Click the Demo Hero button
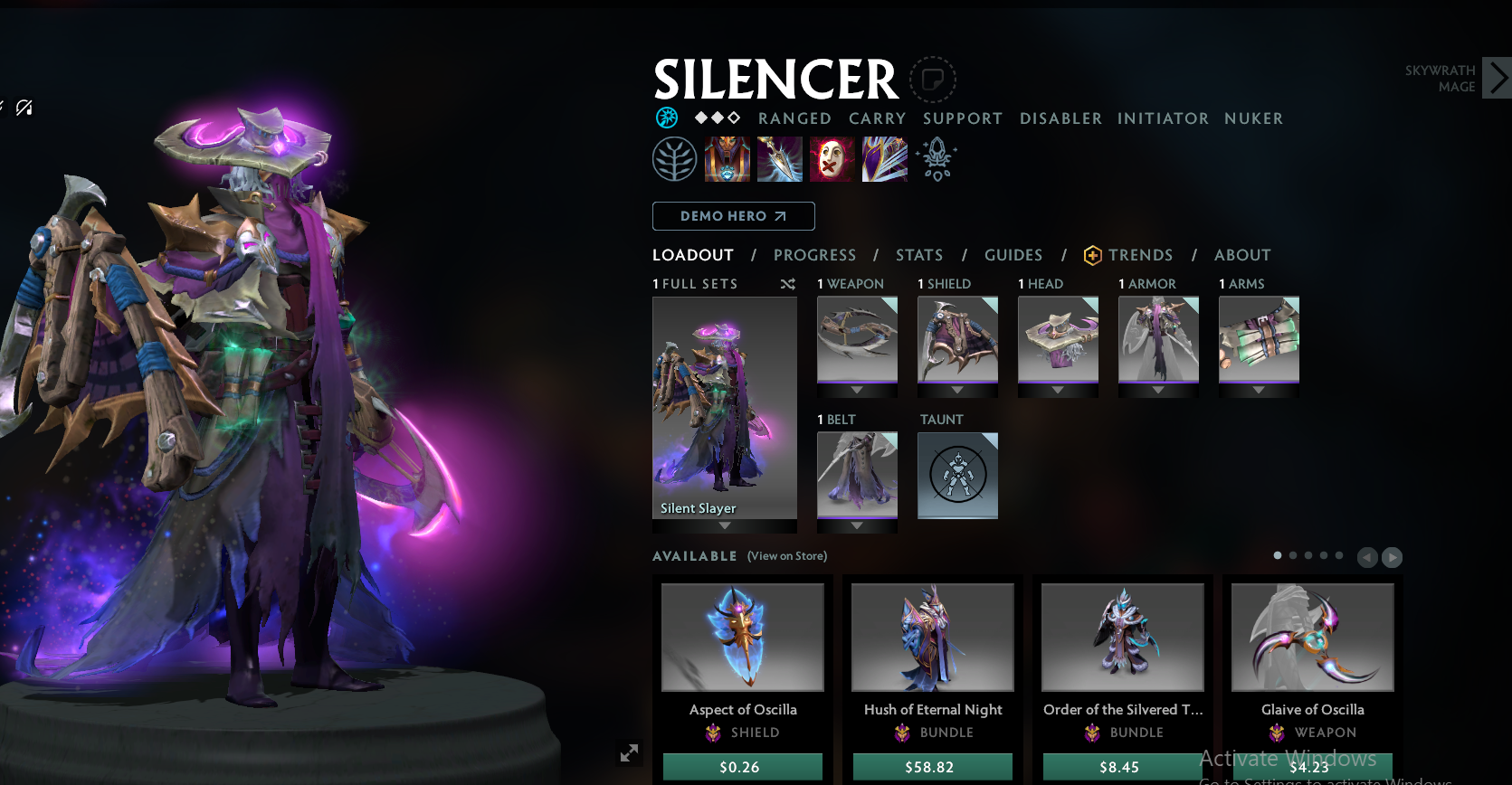The image size is (1512, 785). click(x=733, y=215)
